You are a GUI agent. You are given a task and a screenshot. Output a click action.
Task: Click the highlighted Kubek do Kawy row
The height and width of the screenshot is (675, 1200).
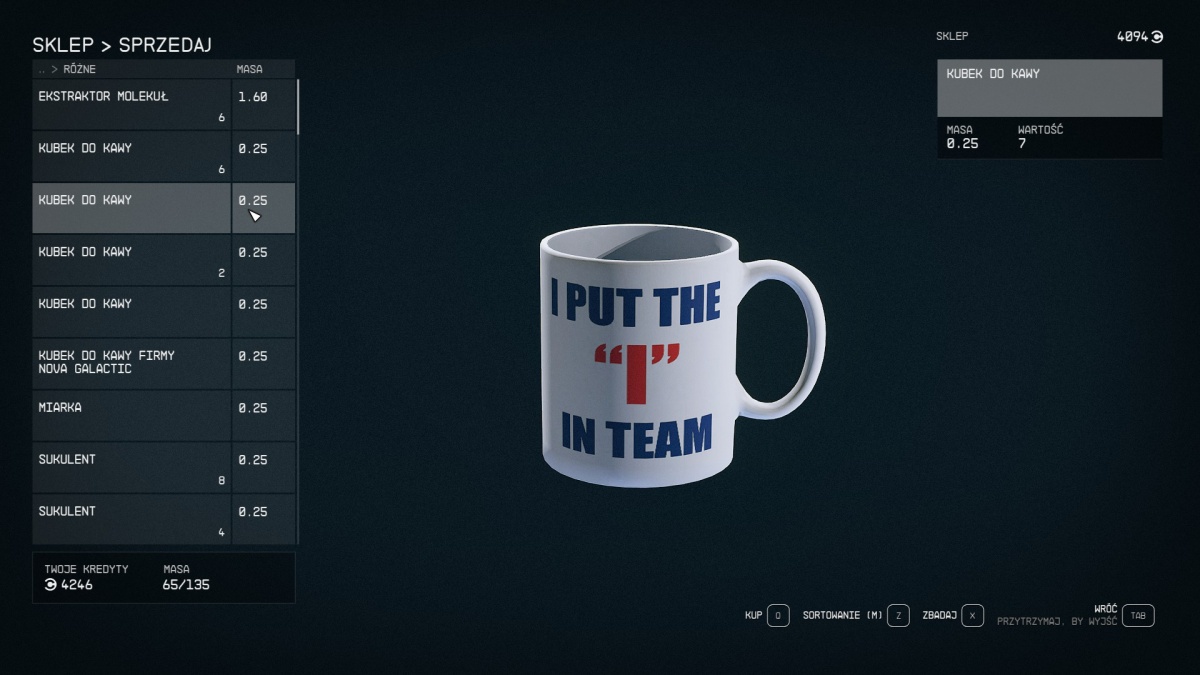[131, 208]
